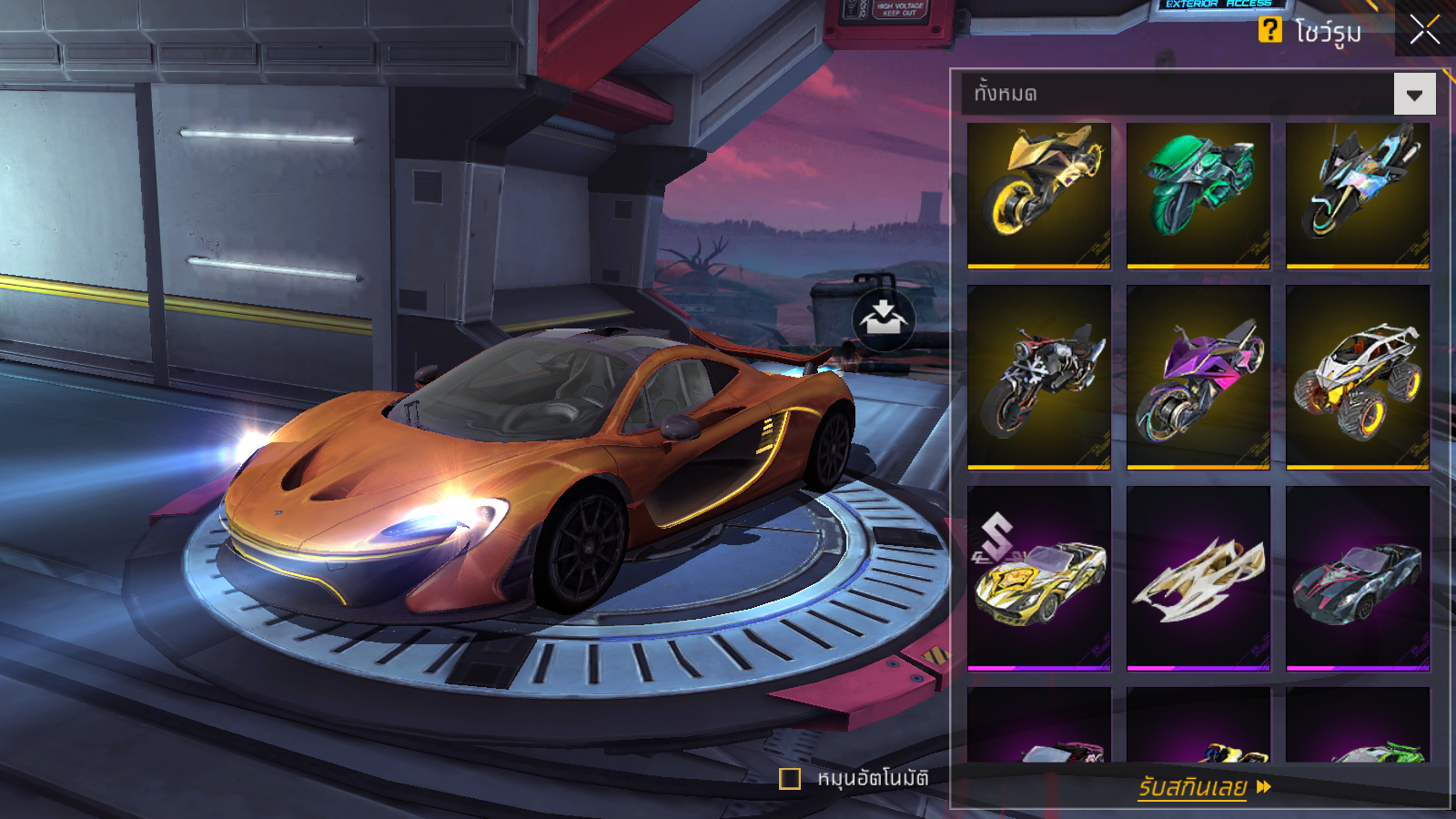Viewport: 1456px width, 819px height.
Task: Select the white winged glider skin
Action: tap(1198, 578)
